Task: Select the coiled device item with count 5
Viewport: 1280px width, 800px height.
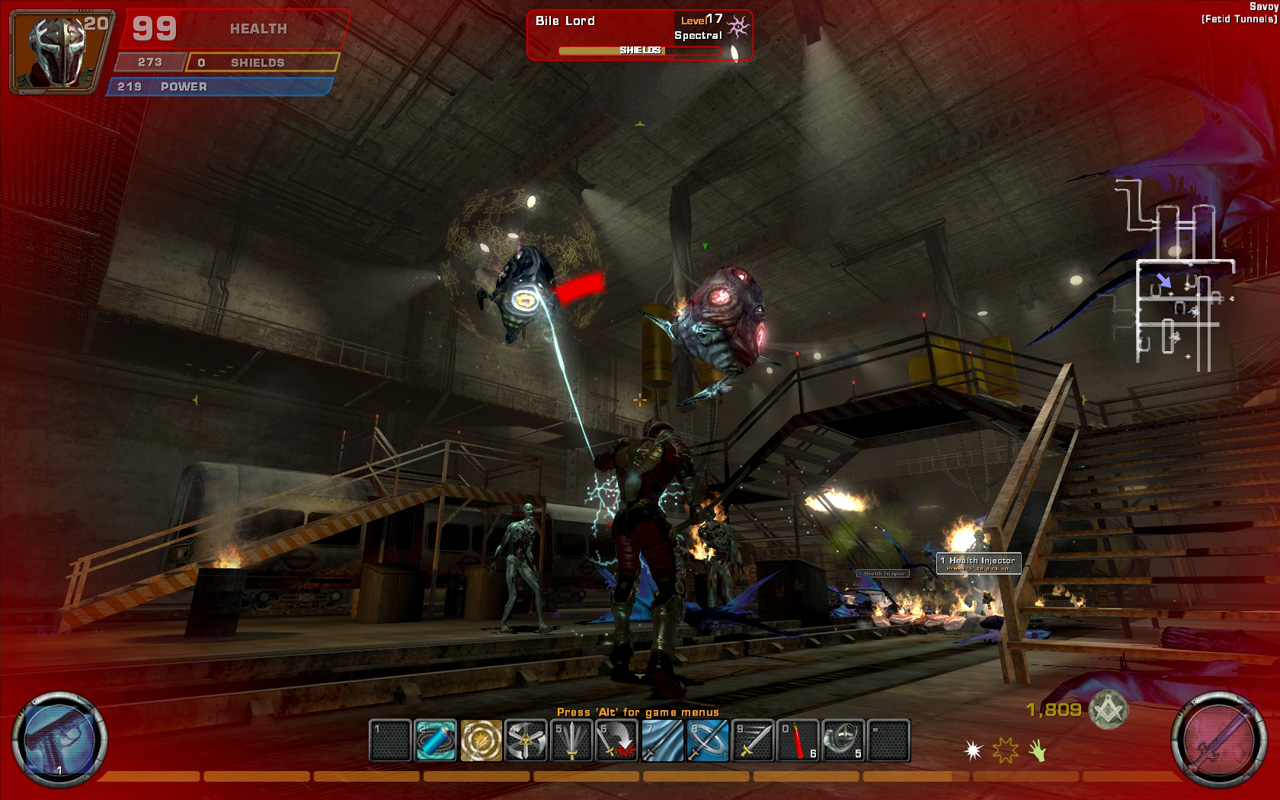Action: click(x=843, y=741)
